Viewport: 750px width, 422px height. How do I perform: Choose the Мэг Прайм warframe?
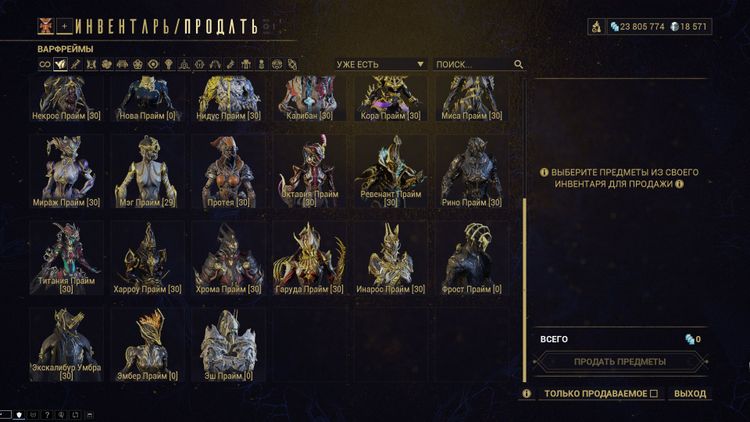[146, 172]
